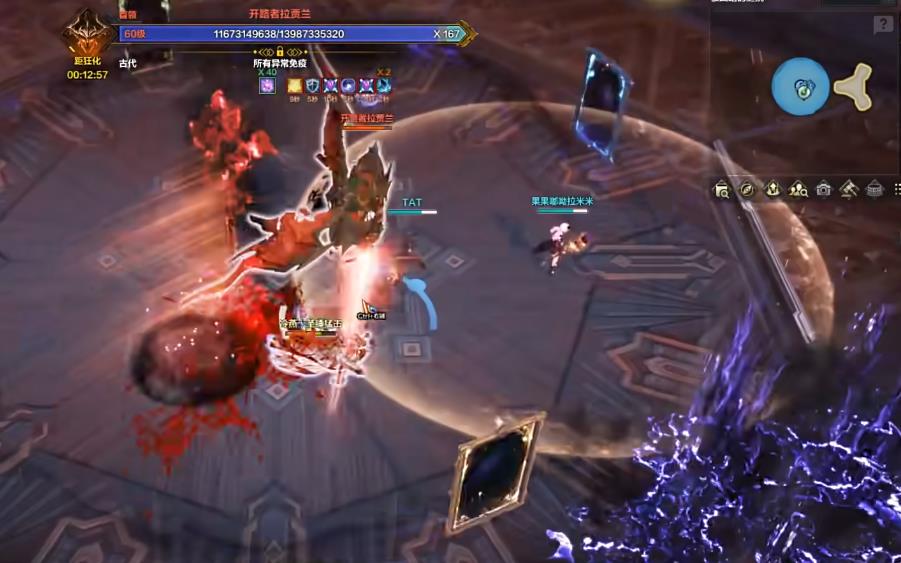Select the tan three-pronged minimap room

(x=853, y=88)
